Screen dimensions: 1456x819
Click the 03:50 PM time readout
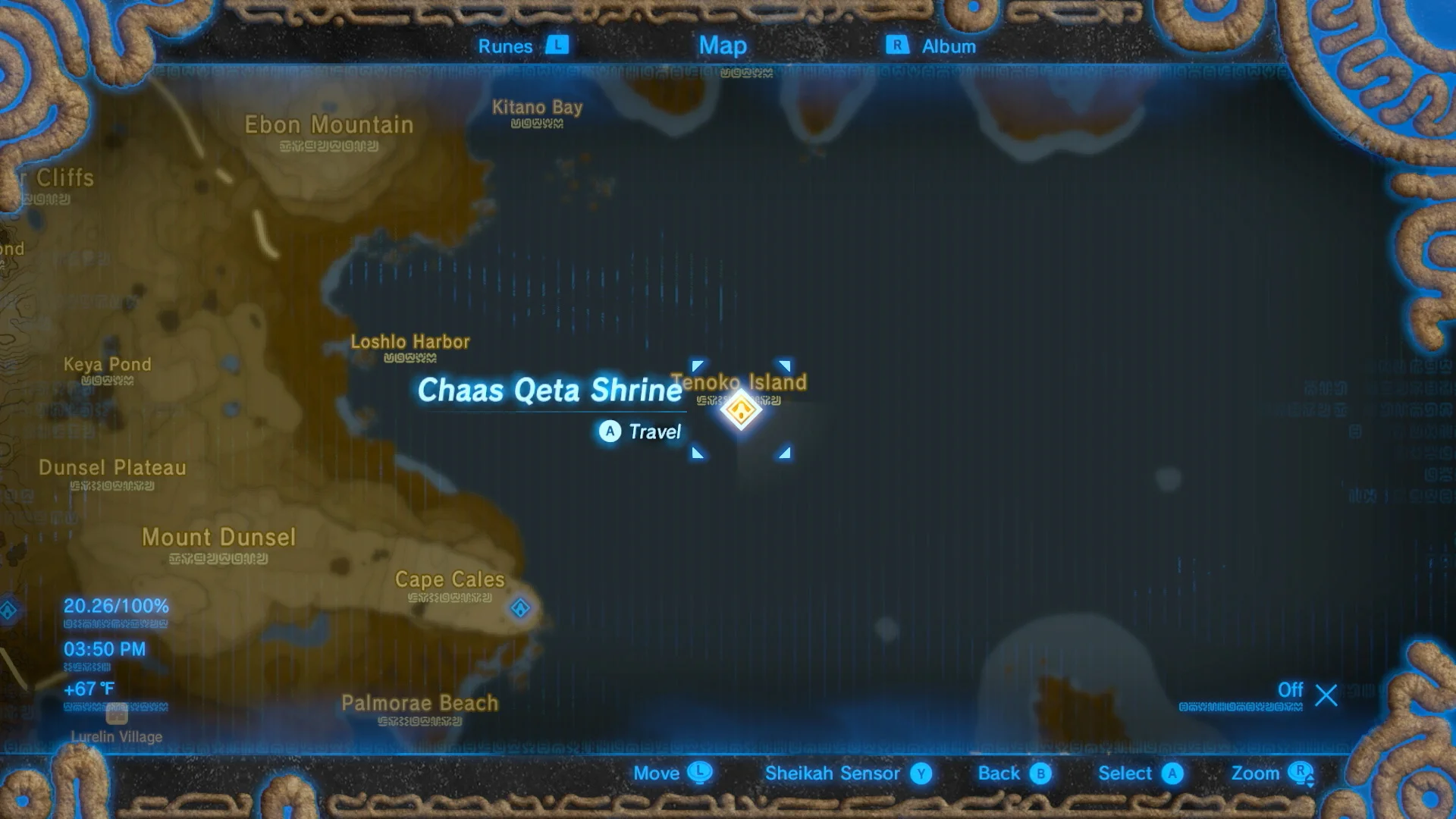click(105, 649)
